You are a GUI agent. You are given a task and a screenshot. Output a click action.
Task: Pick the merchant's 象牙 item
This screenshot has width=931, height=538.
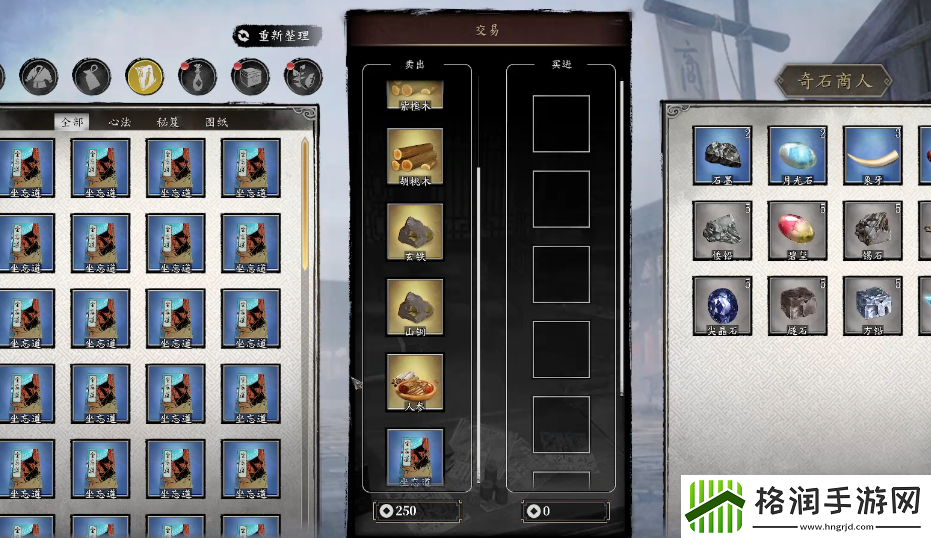872,156
